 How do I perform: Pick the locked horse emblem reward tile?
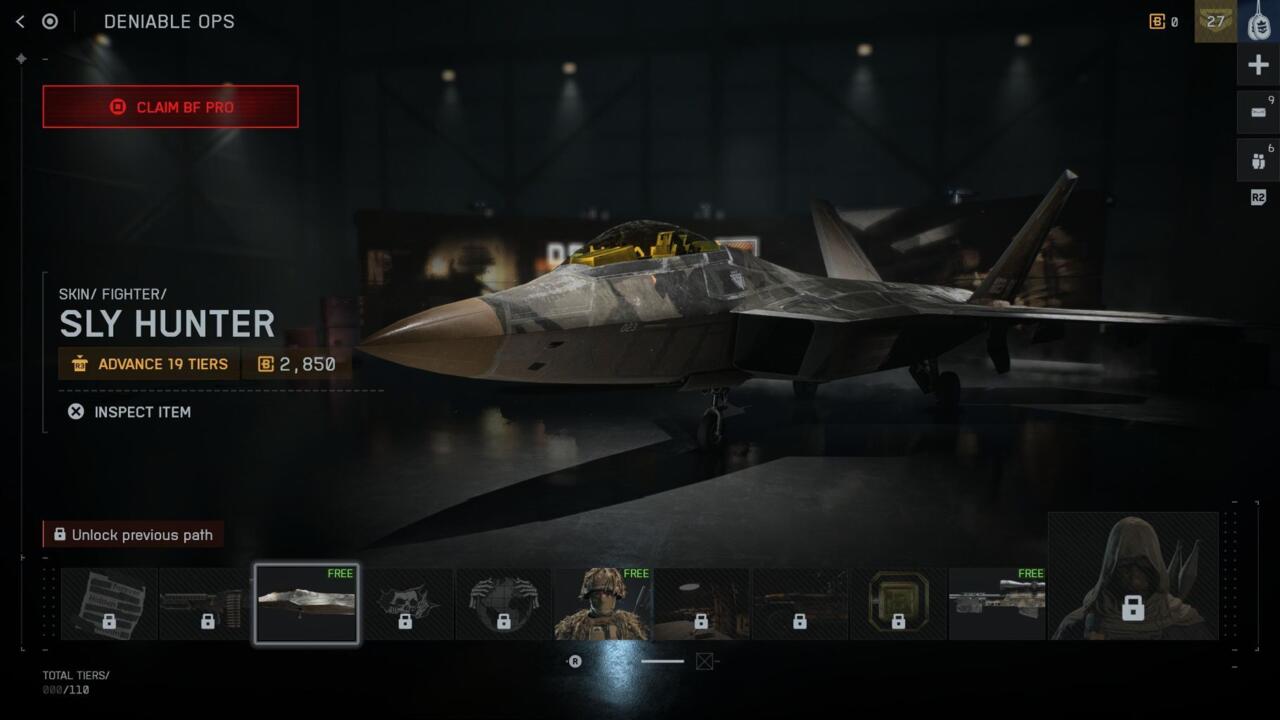[405, 604]
